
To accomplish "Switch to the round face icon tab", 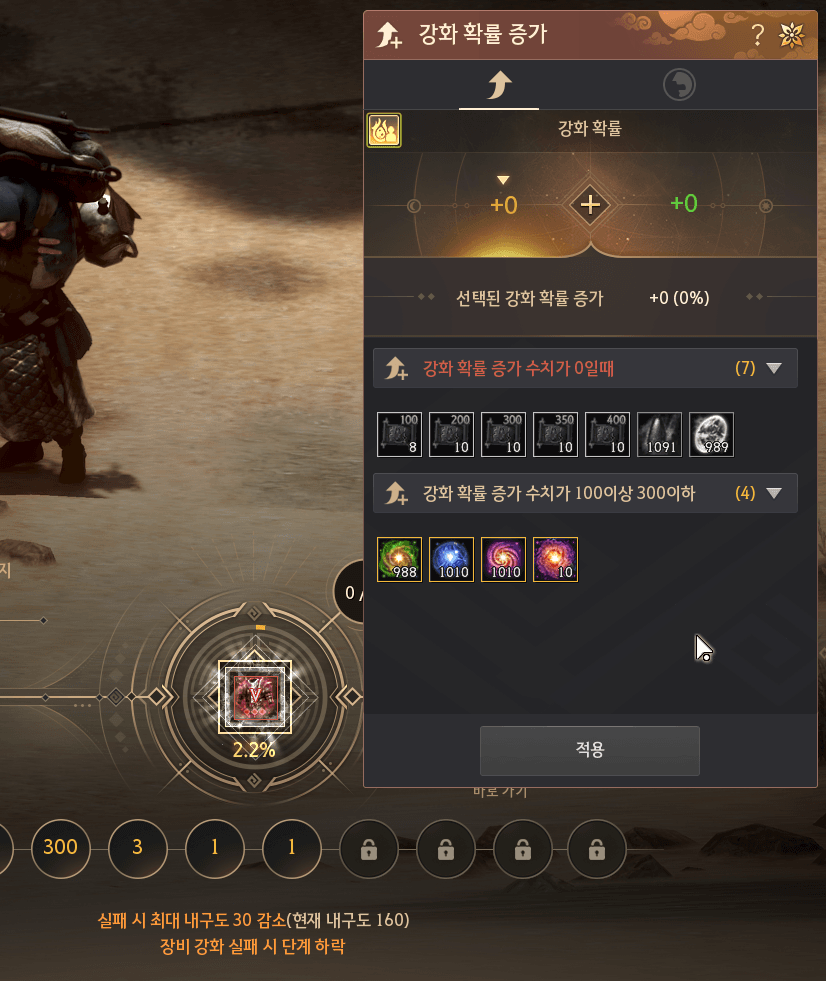I will pos(680,86).
